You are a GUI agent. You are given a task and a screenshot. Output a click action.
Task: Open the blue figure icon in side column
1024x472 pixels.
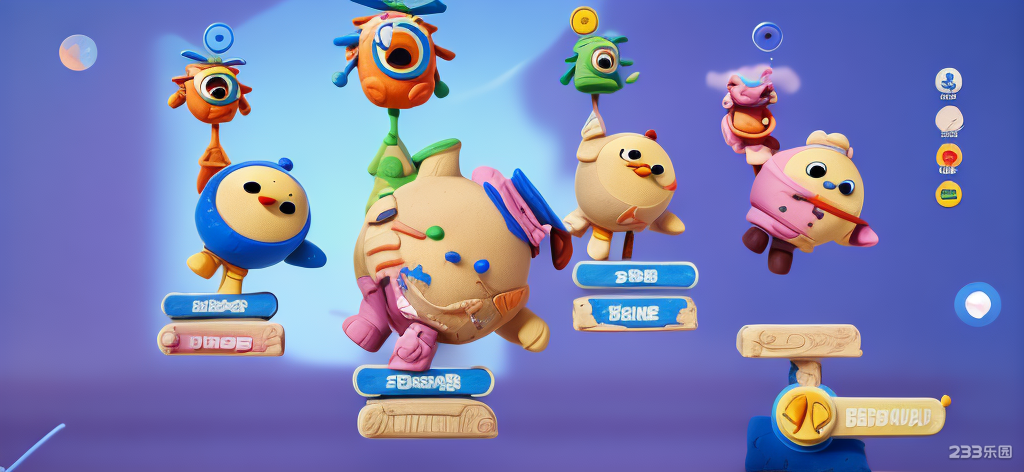pos(948,82)
